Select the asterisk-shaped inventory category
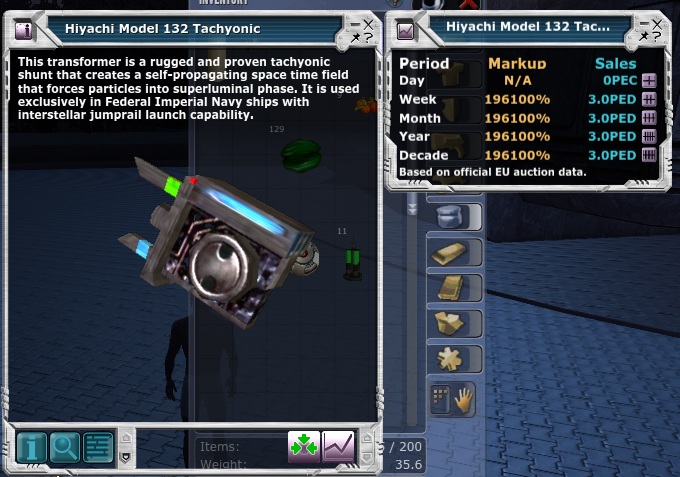 point(449,358)
